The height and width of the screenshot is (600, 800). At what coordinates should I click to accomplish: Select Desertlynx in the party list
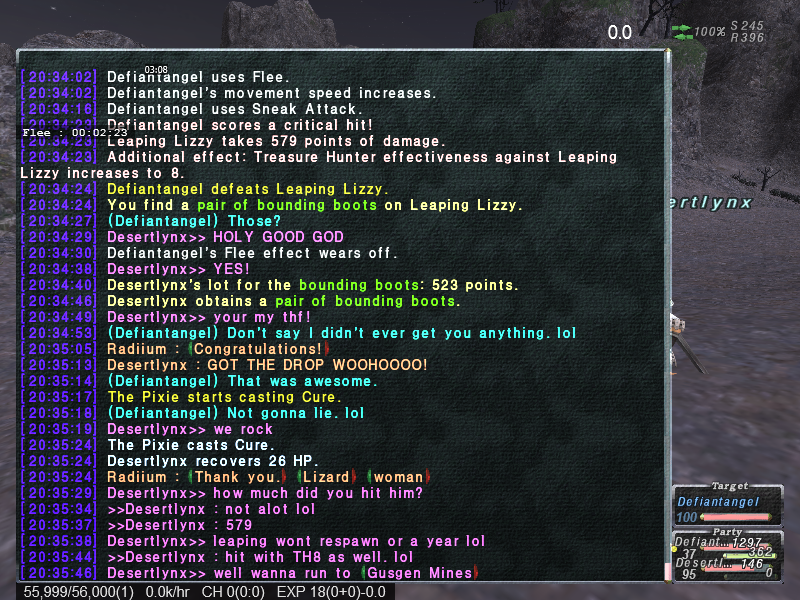702,564
